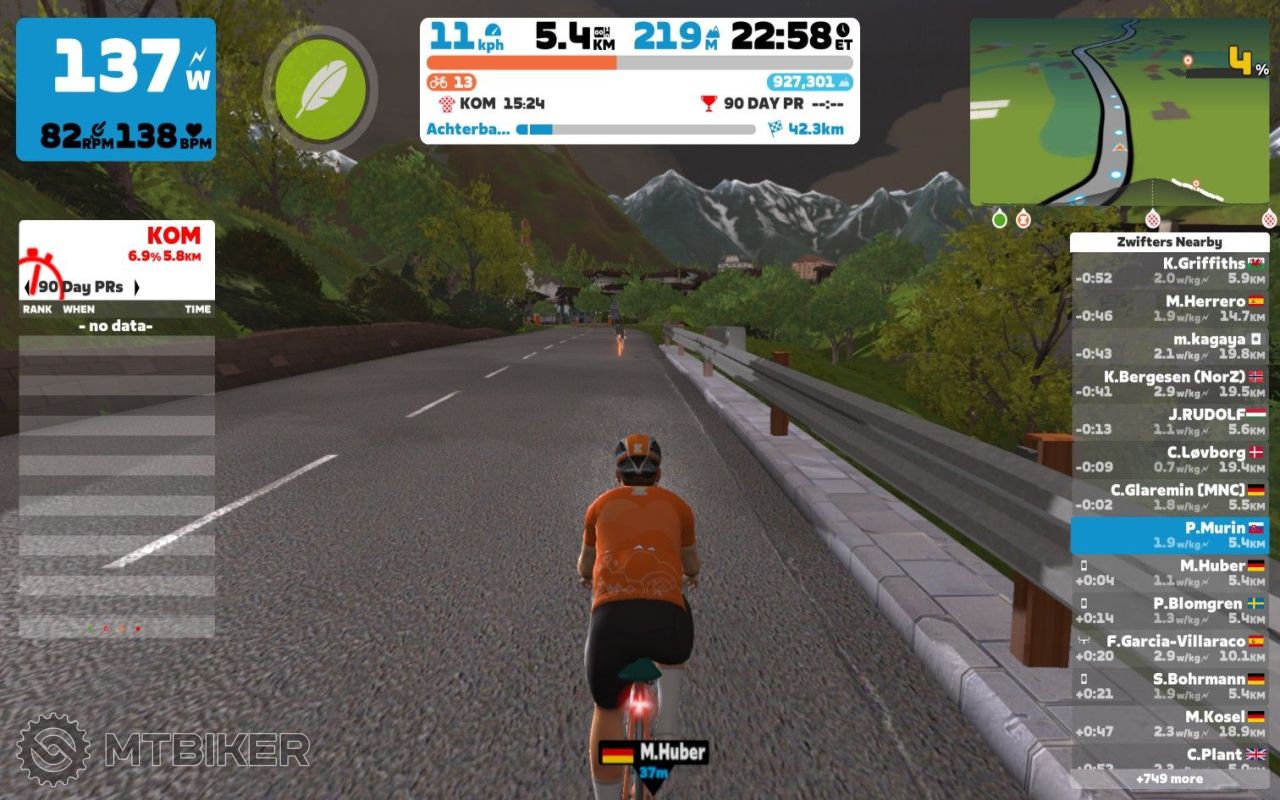
Task: Click the MTBIKER watermark logo
Action: point(163,749)
